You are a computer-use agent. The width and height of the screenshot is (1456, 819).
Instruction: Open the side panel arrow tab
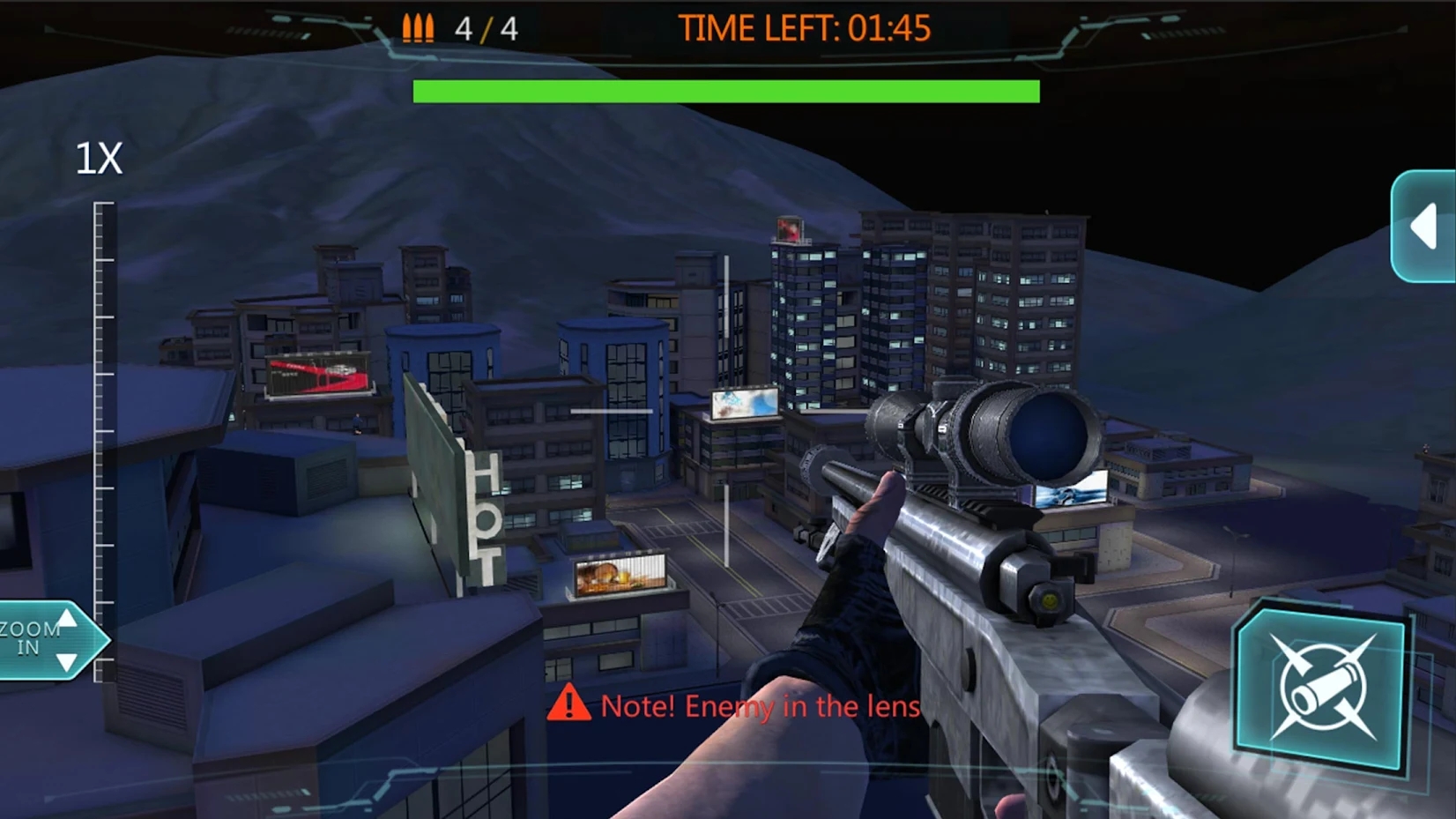tap(1424, 227)
